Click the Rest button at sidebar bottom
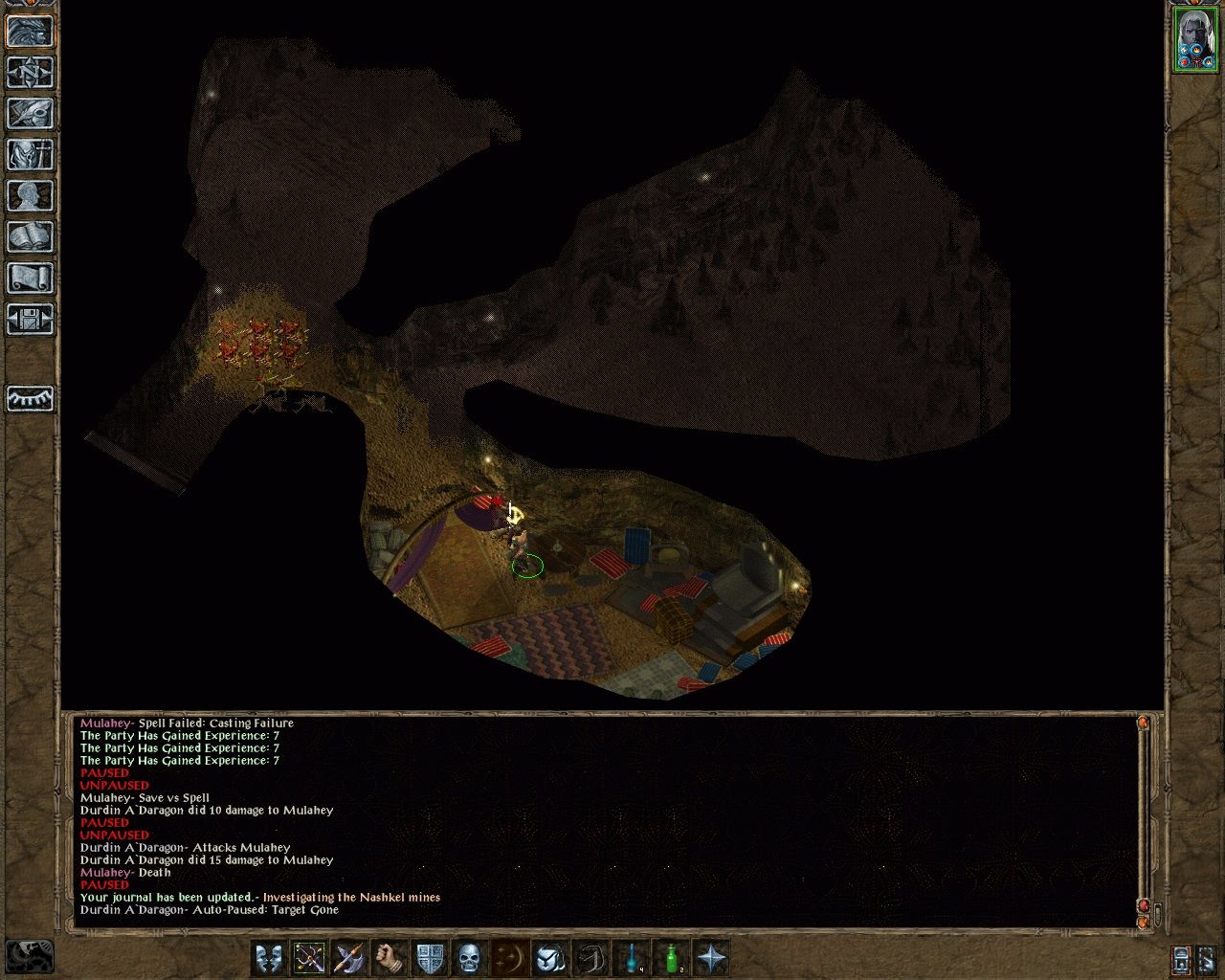 (29, 400)
